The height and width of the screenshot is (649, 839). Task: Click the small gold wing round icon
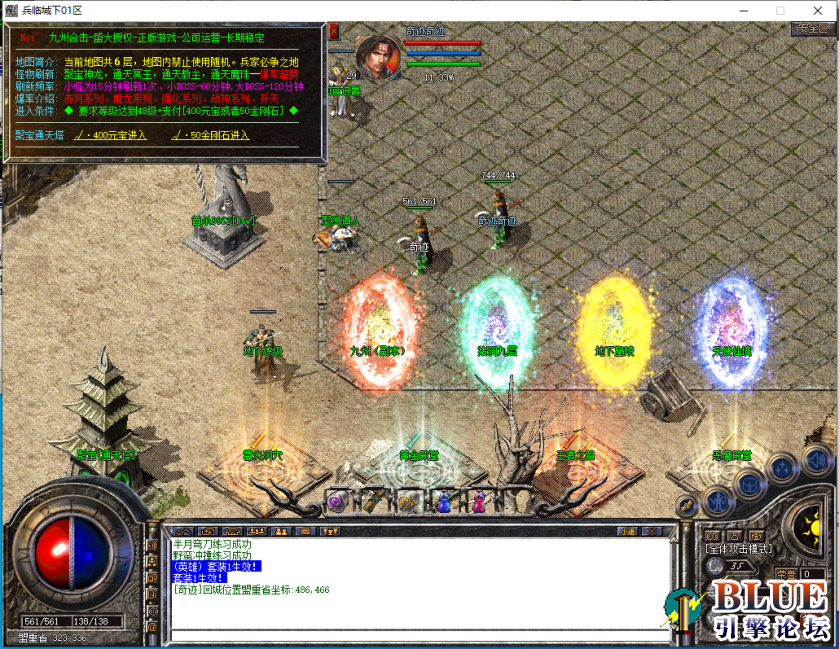(x=685, y=507)
